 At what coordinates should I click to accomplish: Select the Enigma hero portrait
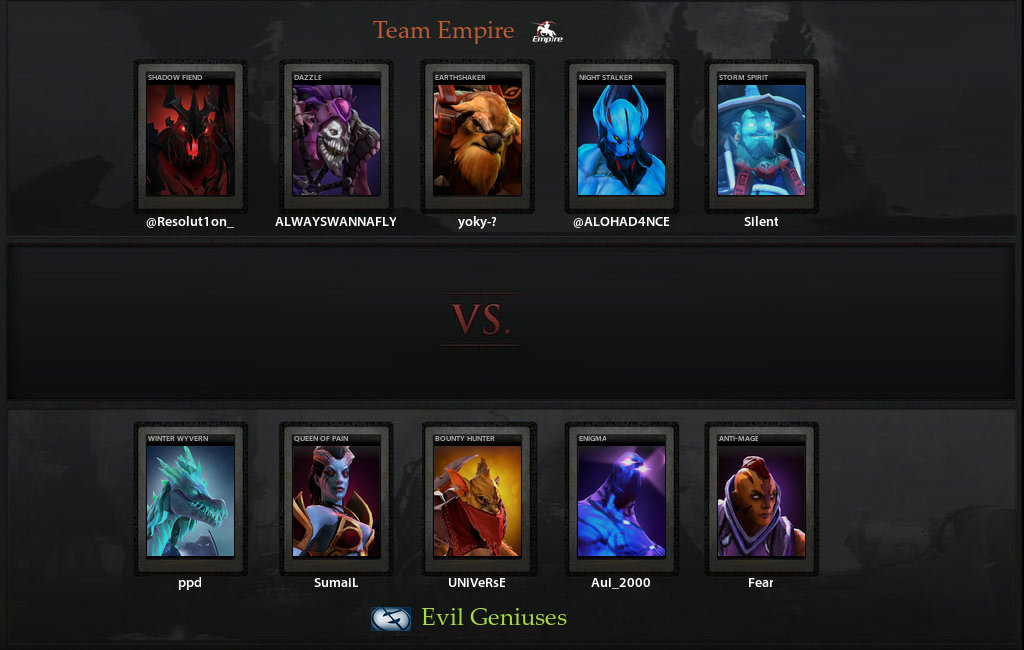(x=621, y=499)
